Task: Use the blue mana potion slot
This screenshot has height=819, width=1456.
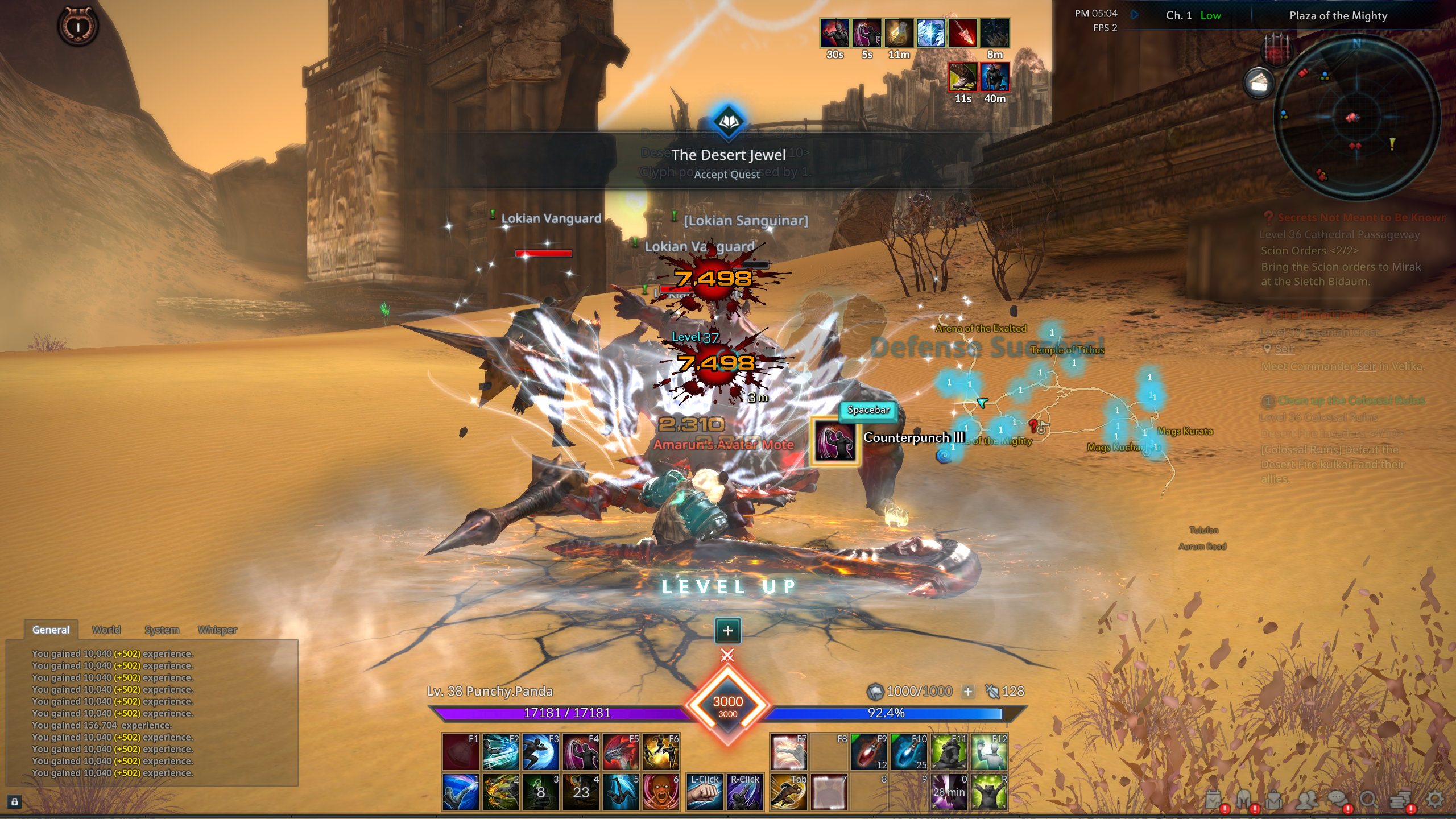Action: click(x=908, y=751)
